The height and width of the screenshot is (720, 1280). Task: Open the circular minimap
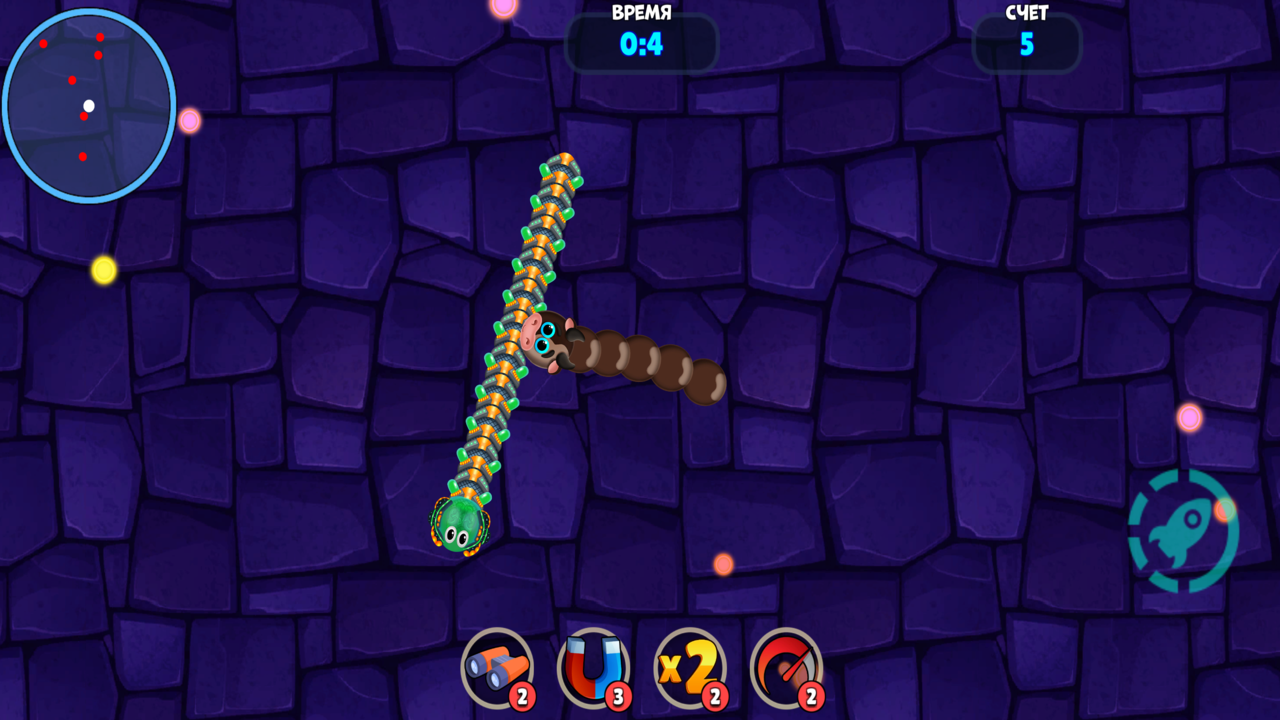point(90,105)
